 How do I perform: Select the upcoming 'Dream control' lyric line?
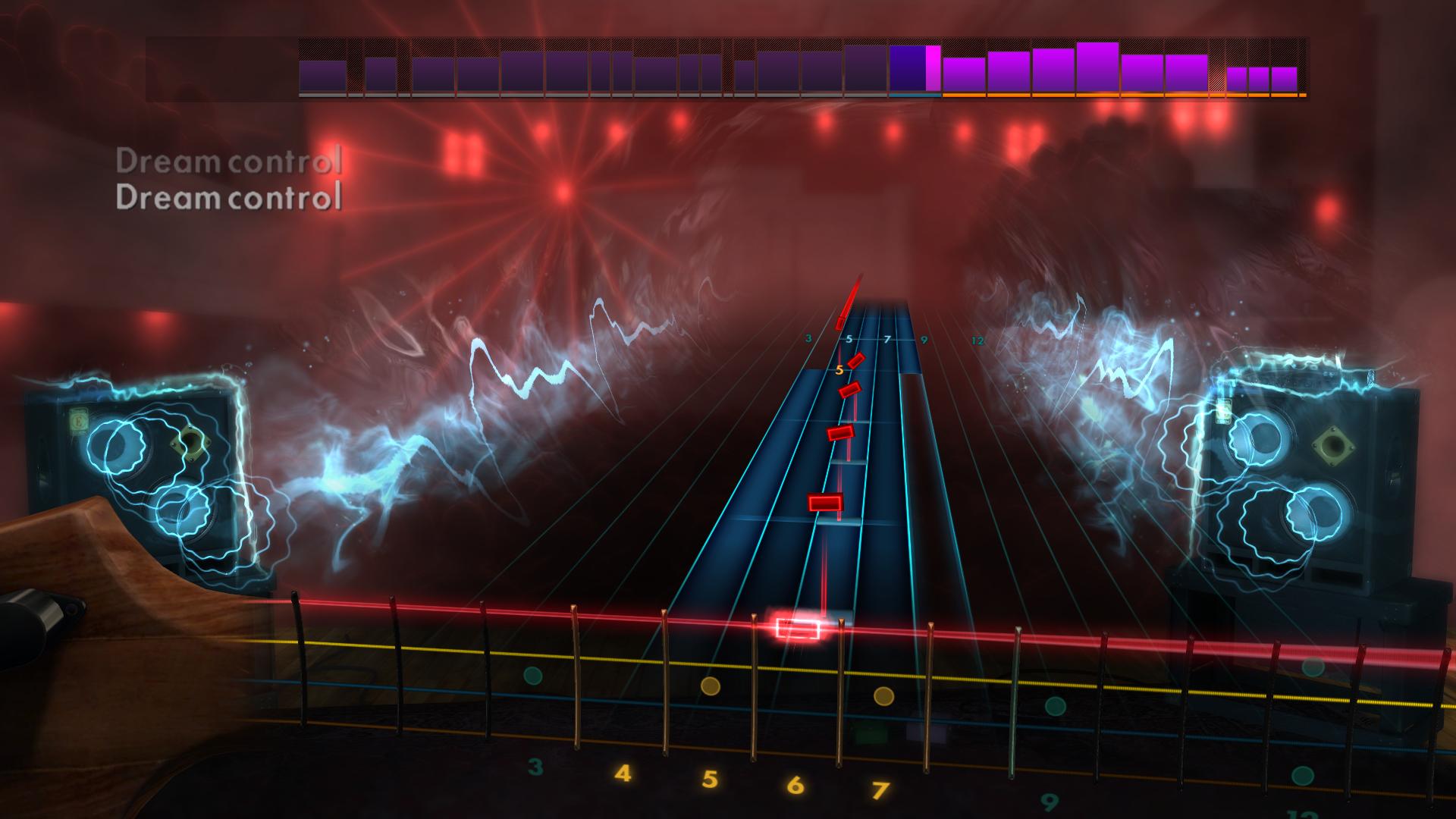(231, 162)
